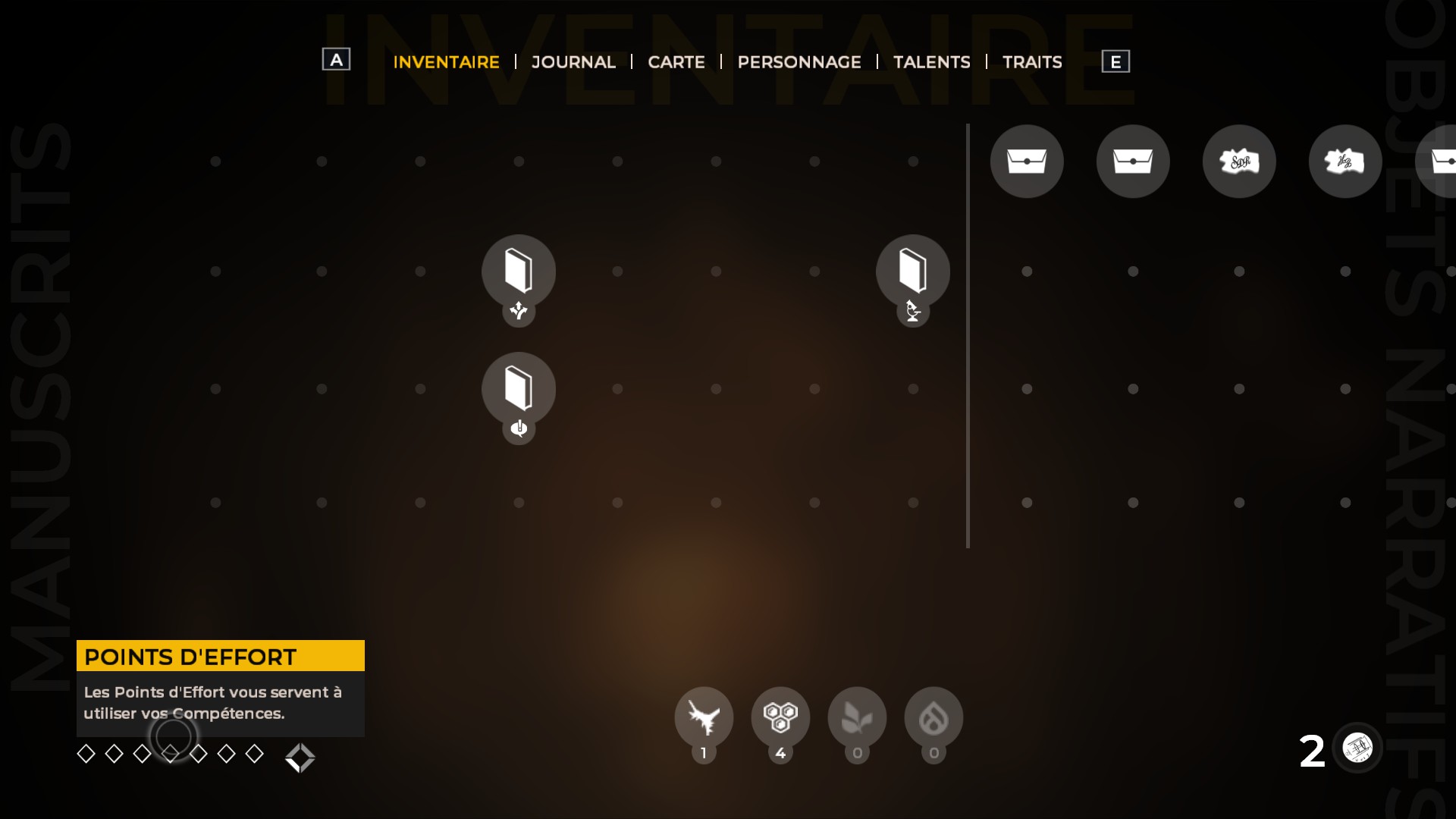
Task: Switch to the Journal tab
Action: coord(573,62)
